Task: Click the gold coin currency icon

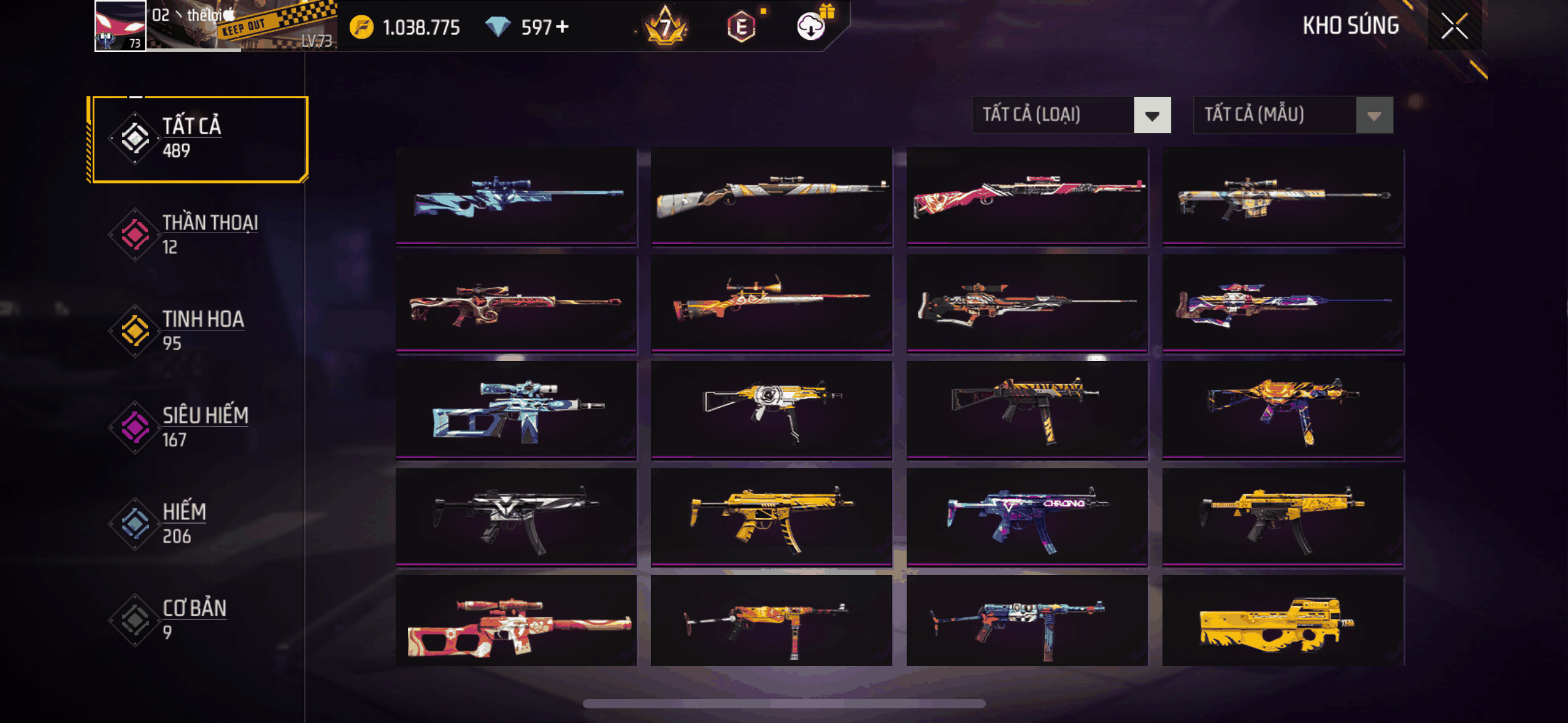Action: pyautogui.click(x=361, y=28)
